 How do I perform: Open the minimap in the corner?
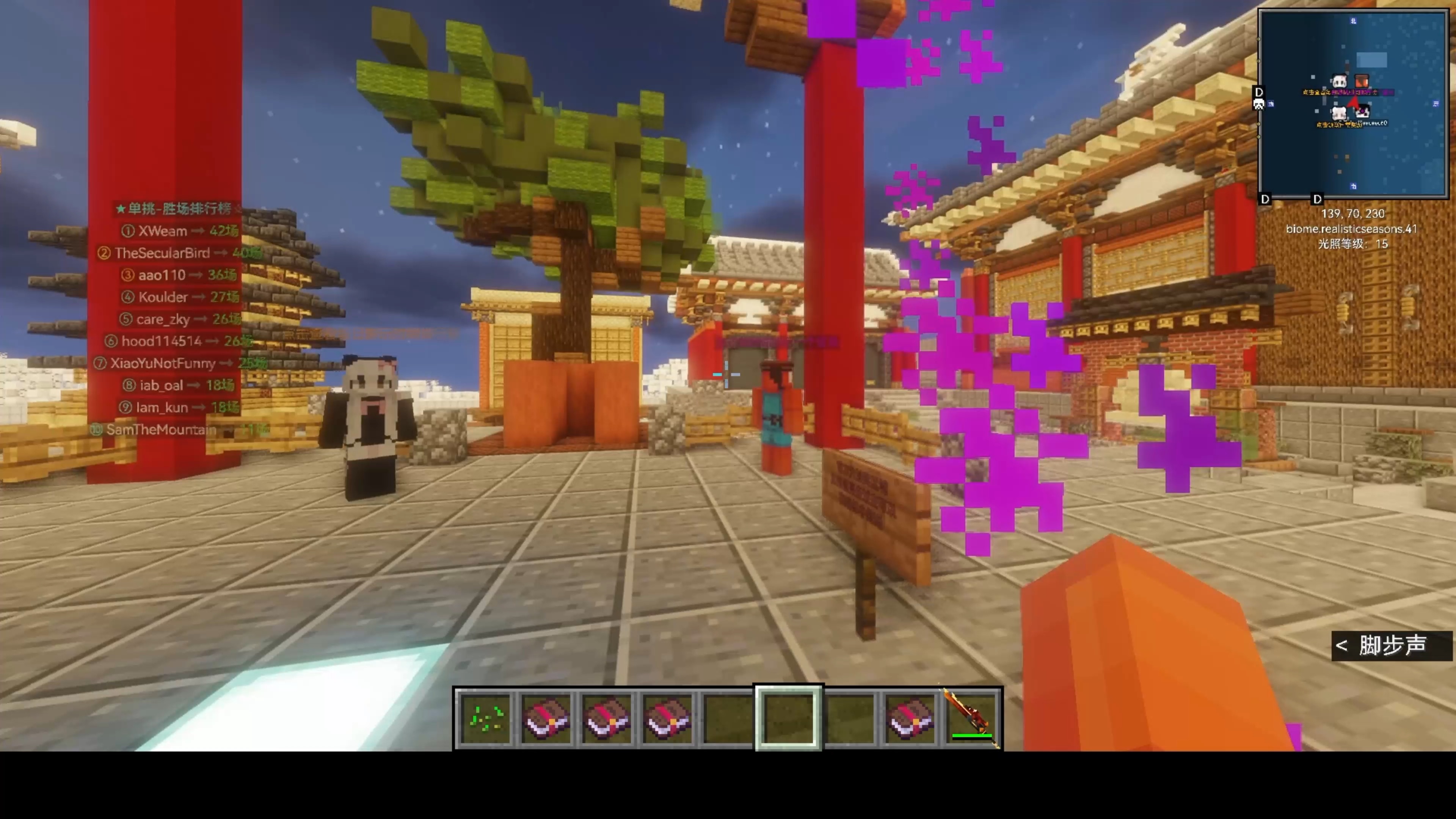[1353, 104]
